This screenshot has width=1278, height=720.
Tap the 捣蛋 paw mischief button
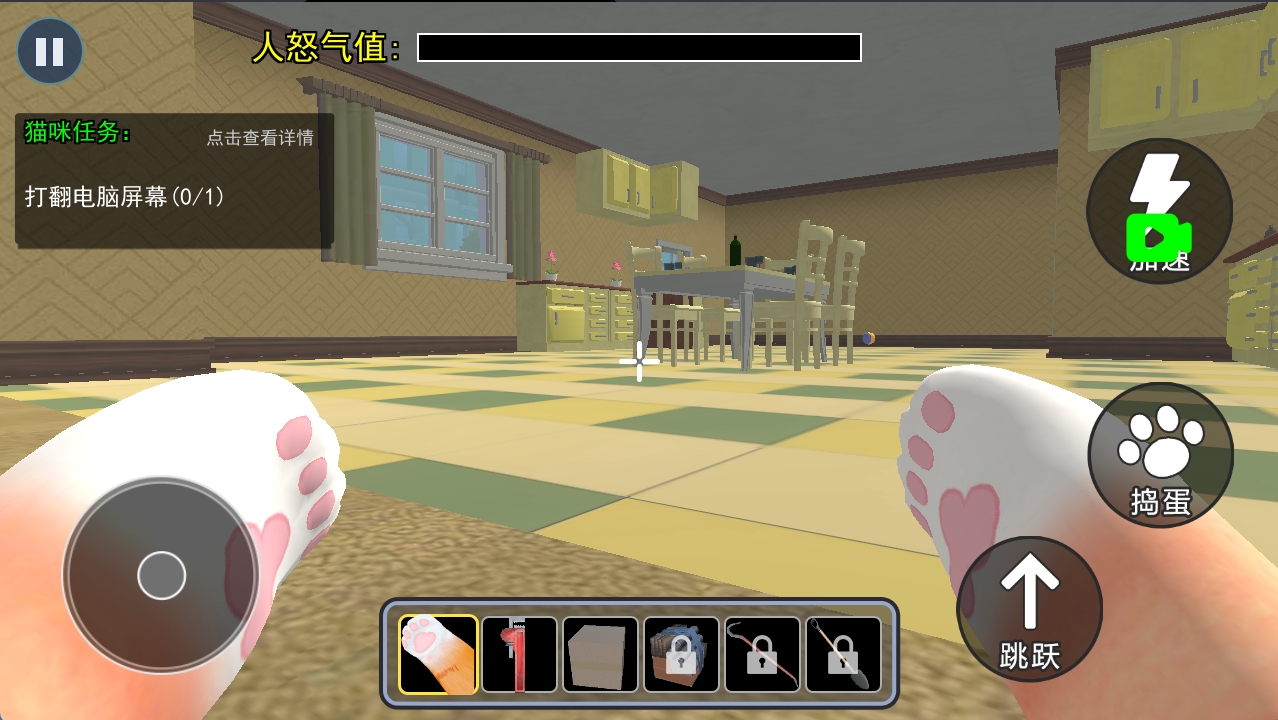pos(1160,456)
